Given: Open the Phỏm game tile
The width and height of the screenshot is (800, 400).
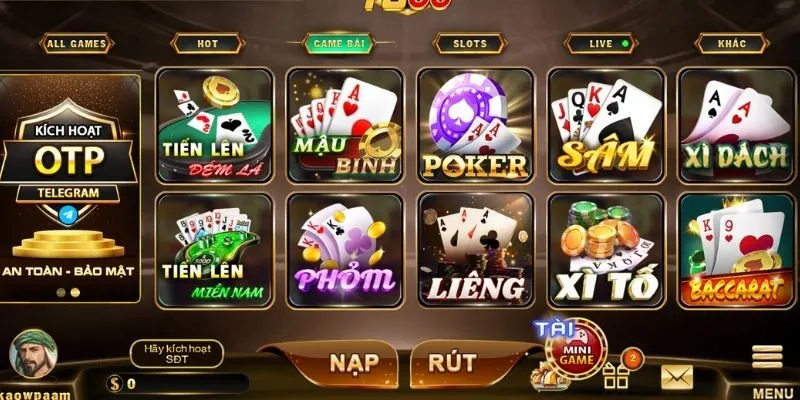Looking at the screenshot, I should (x=344, y=250).
